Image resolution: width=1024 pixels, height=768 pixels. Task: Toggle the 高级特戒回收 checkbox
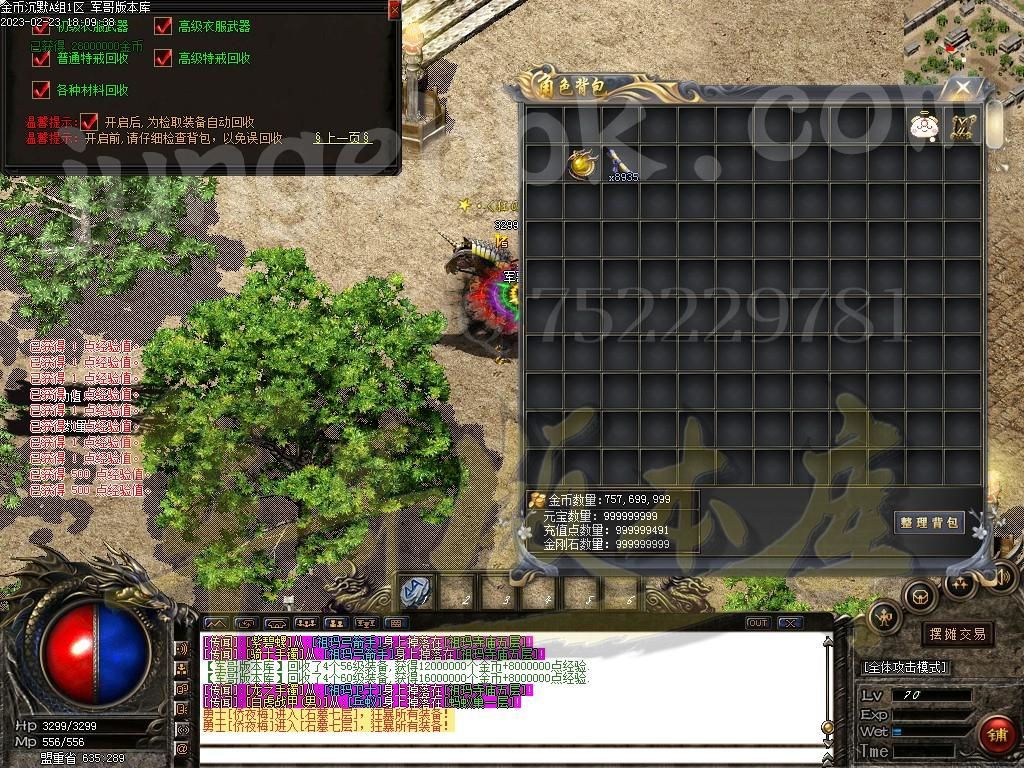point(163,58)
